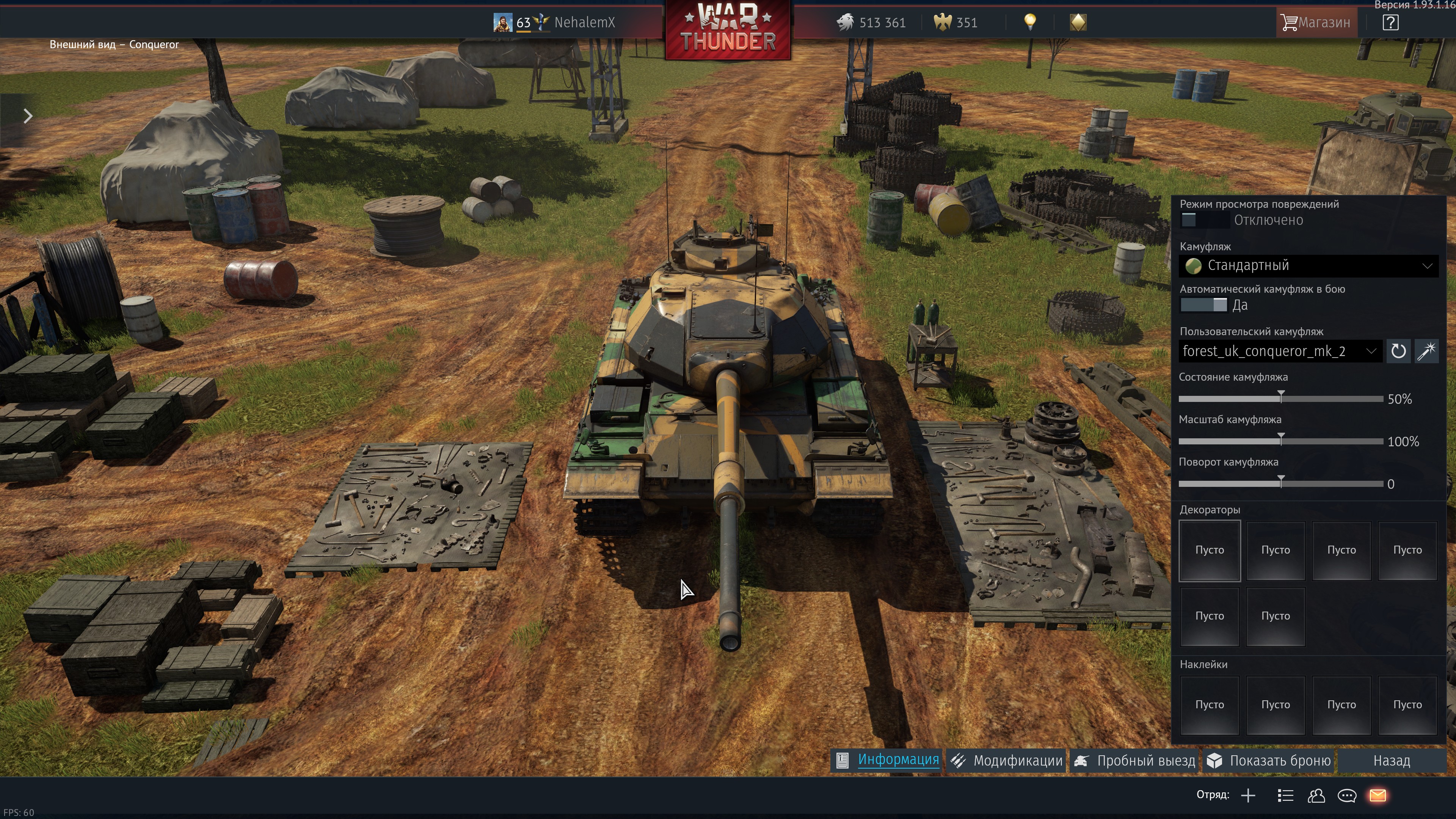Open the orange mail envelope
The width and height of the screenshot is (1456, 819).
click(x=1378, y=796)
